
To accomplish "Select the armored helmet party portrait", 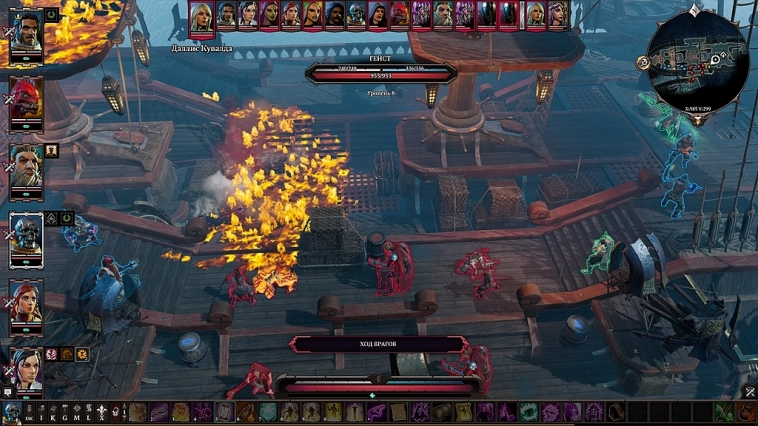I will [x=26, y=236].
